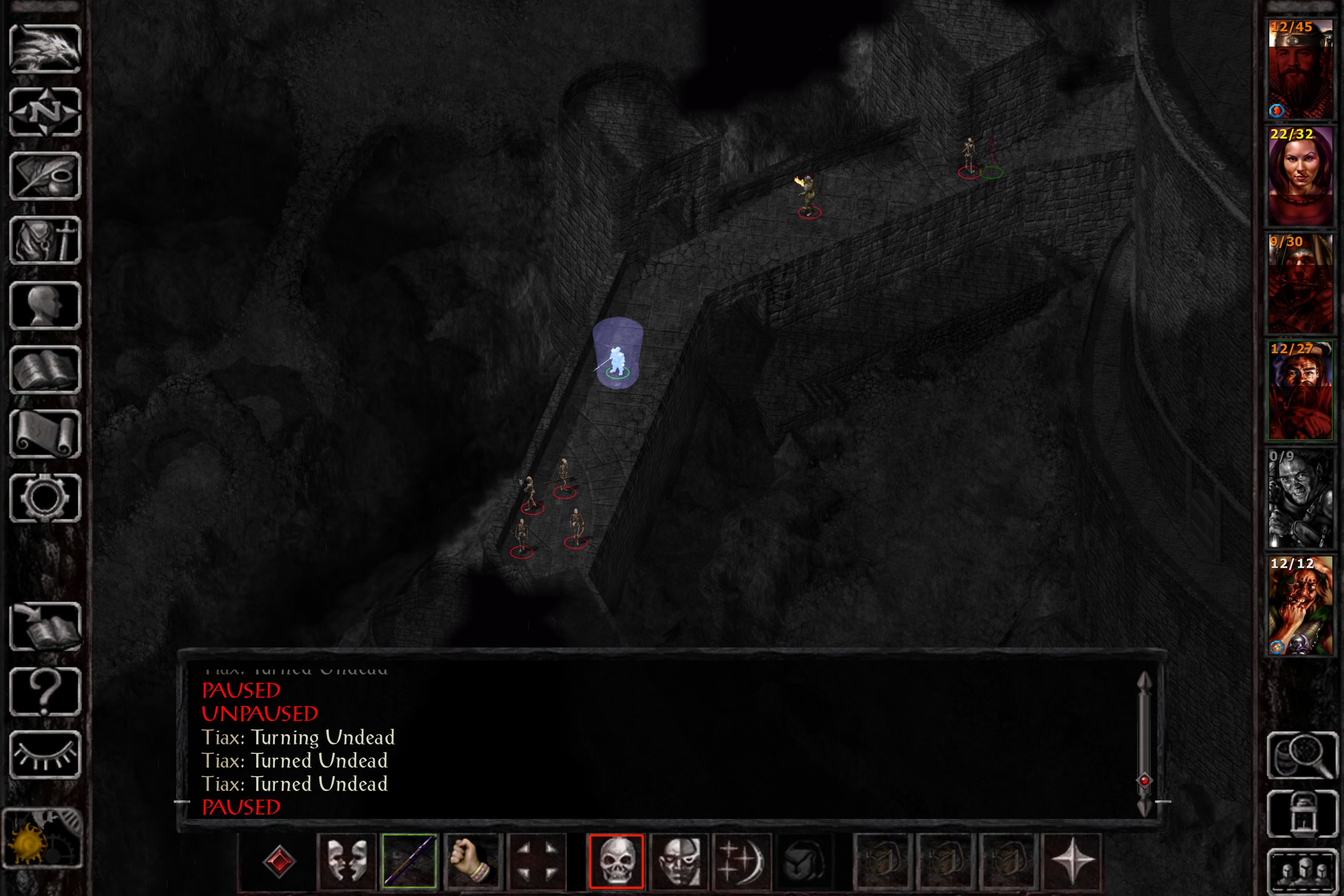Choose the talk masks action button
This screenshot has width=1344, height=896.
coord(346,861)
